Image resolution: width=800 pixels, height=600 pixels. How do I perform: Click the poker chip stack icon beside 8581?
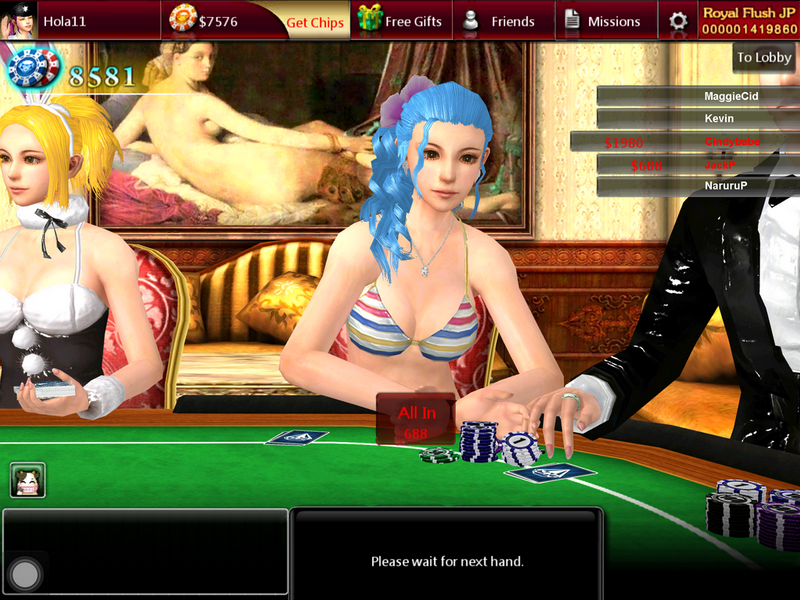coord(32,70)
